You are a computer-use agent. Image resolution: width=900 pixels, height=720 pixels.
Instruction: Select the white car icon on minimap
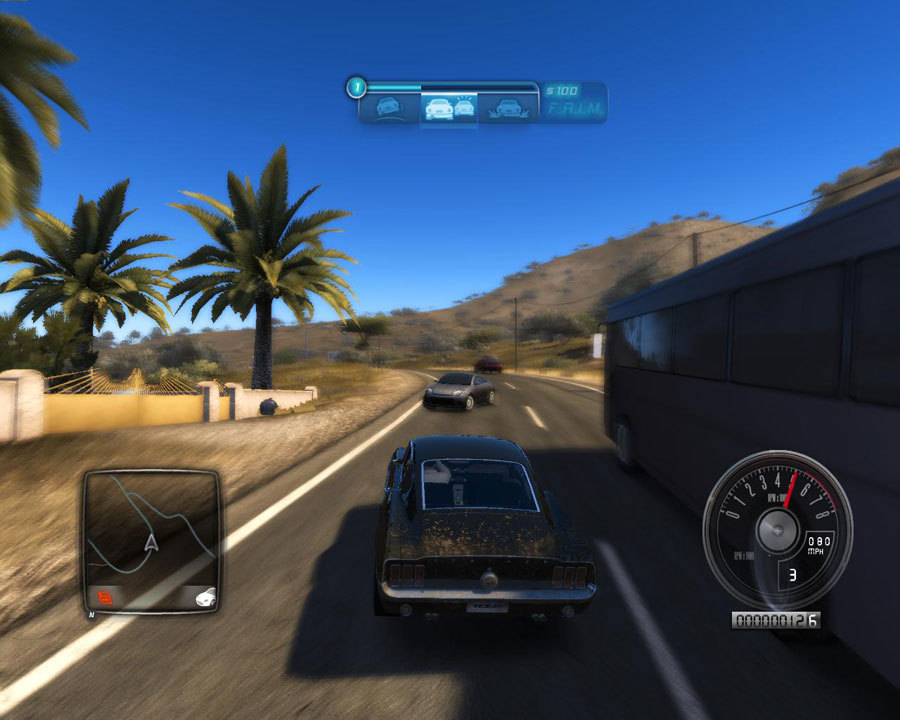[204, 597]
